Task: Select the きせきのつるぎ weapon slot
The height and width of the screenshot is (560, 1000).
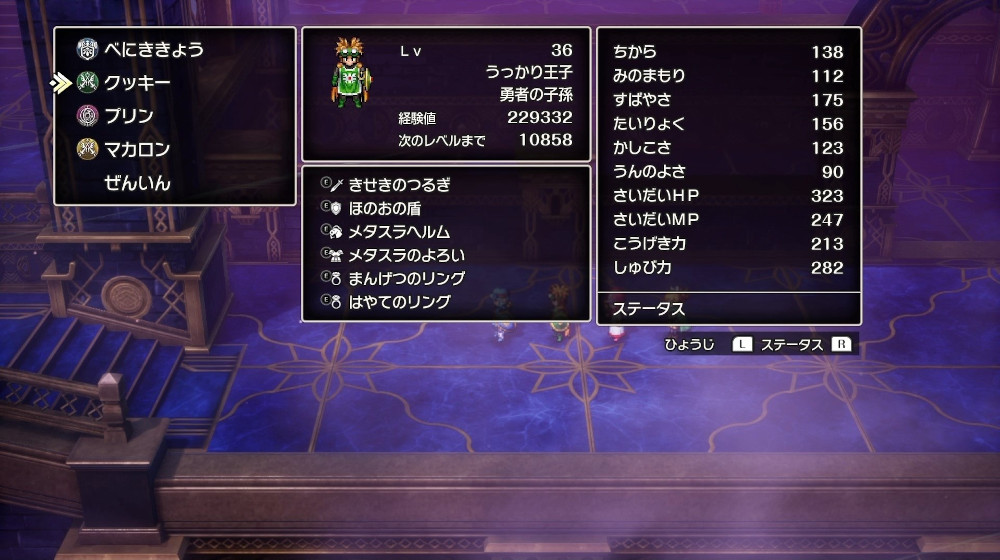Action: click(x=398, y=184)
